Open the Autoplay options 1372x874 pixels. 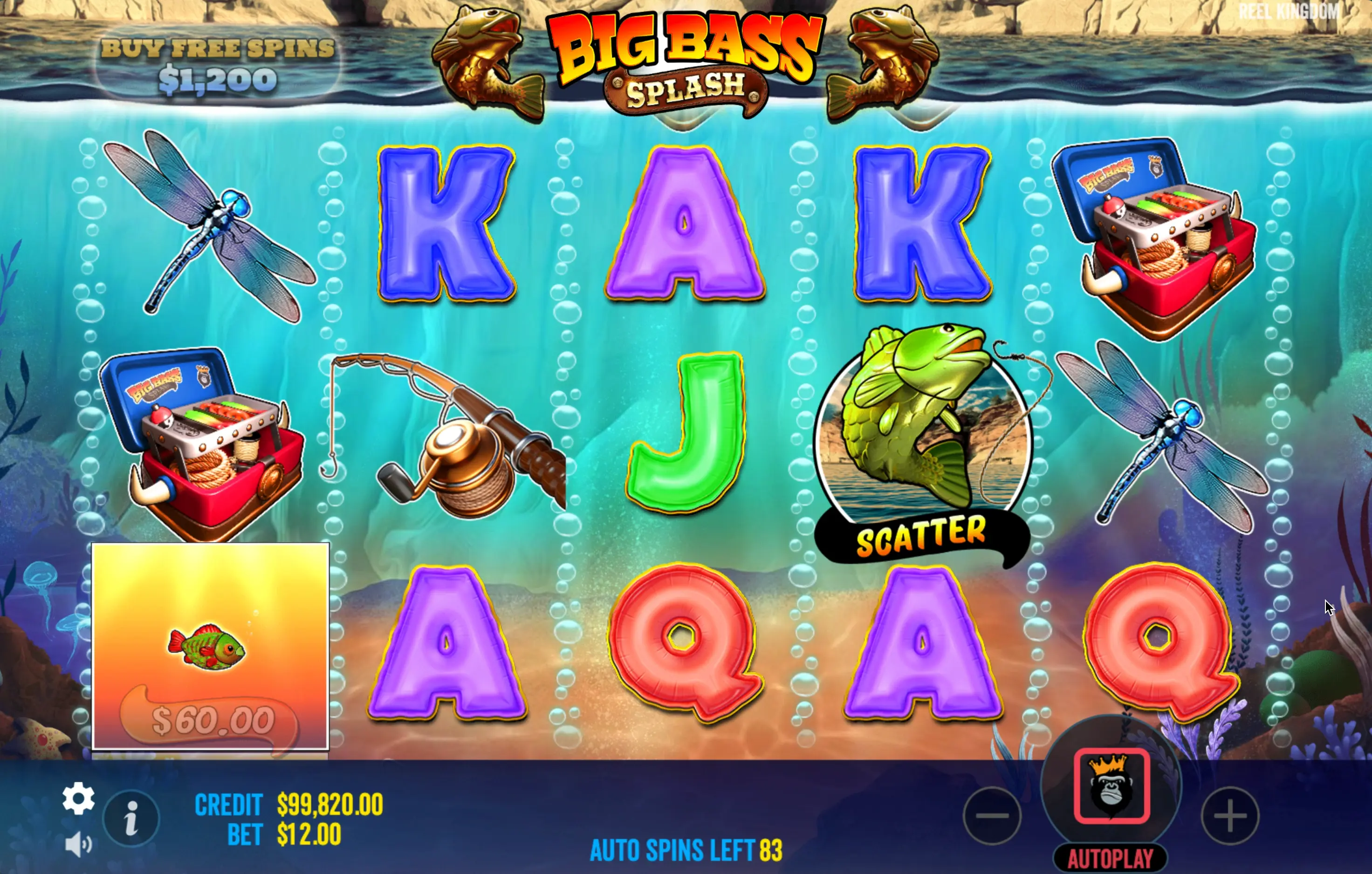click(x=1110, y=859)
